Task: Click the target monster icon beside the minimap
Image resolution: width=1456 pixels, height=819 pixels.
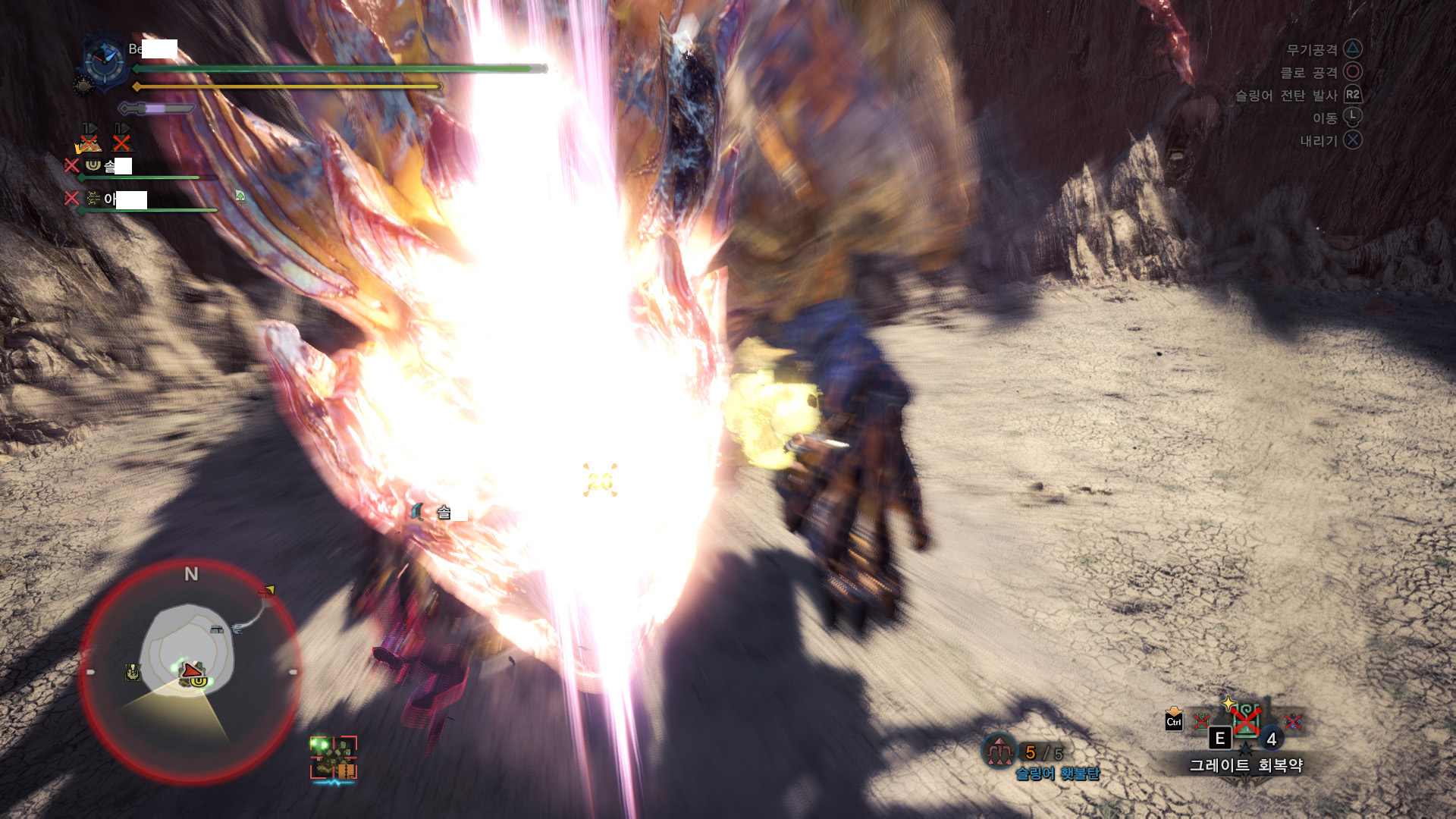Action: pyautogui.click(x=333, y=758)
